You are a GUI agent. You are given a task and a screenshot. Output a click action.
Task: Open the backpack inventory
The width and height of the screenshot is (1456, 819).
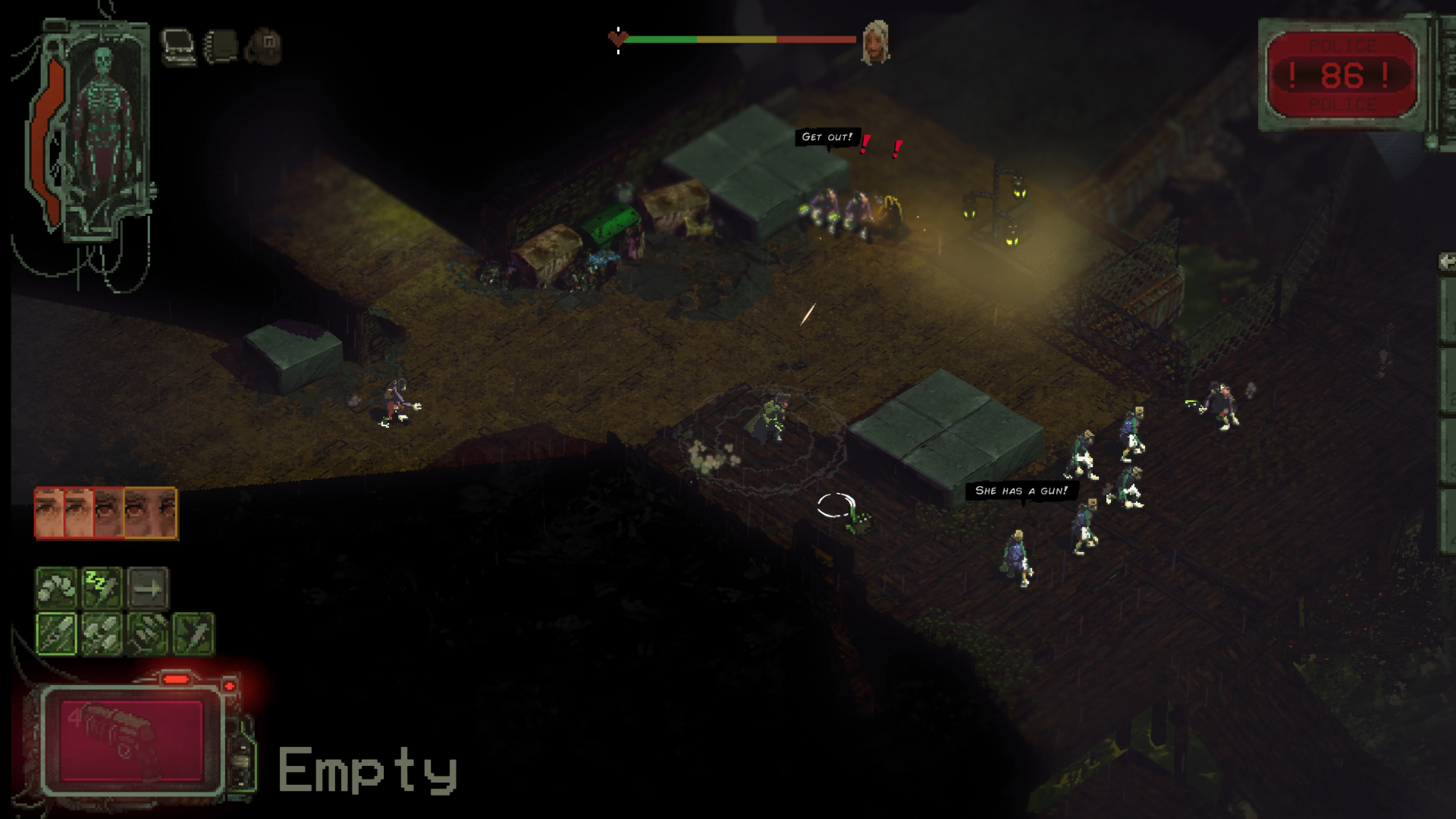click(x=265, y=46)
